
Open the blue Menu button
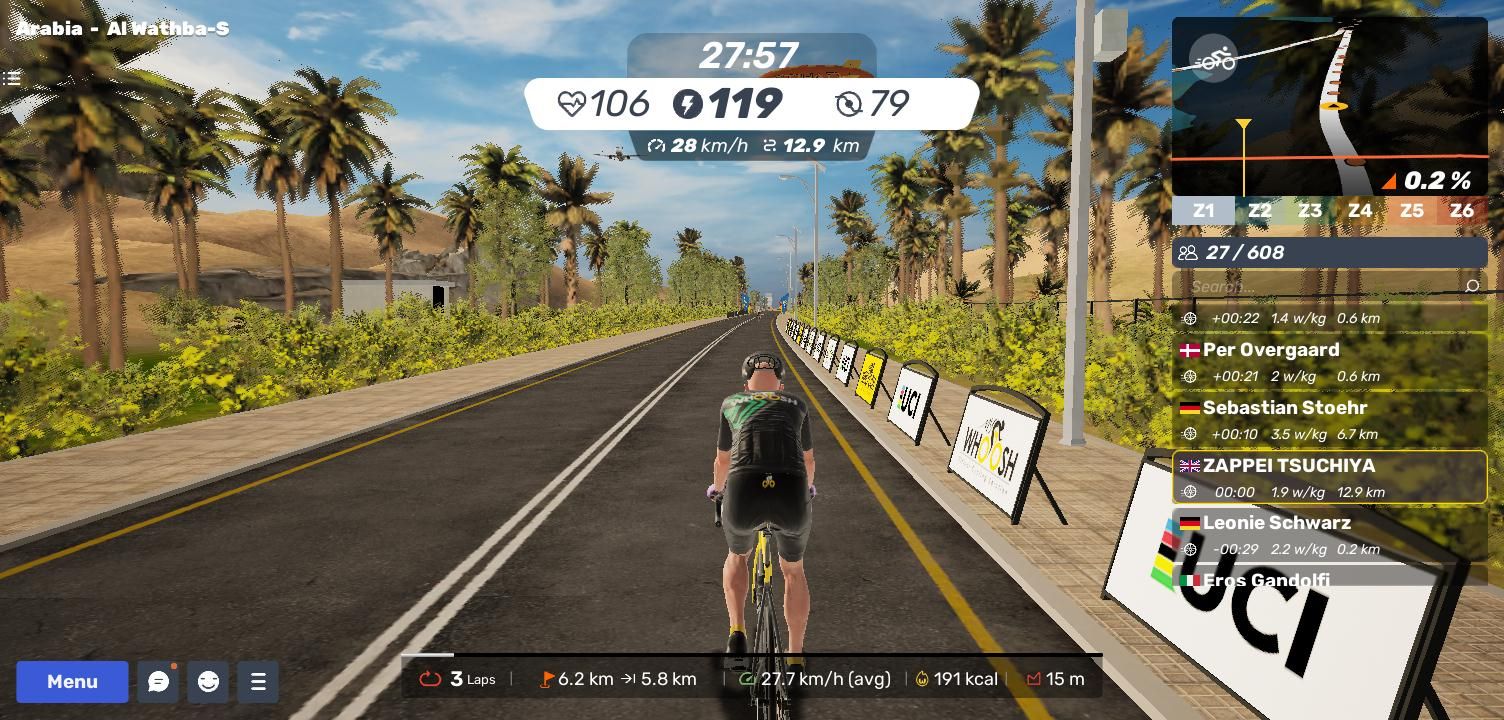coord(72,682)
